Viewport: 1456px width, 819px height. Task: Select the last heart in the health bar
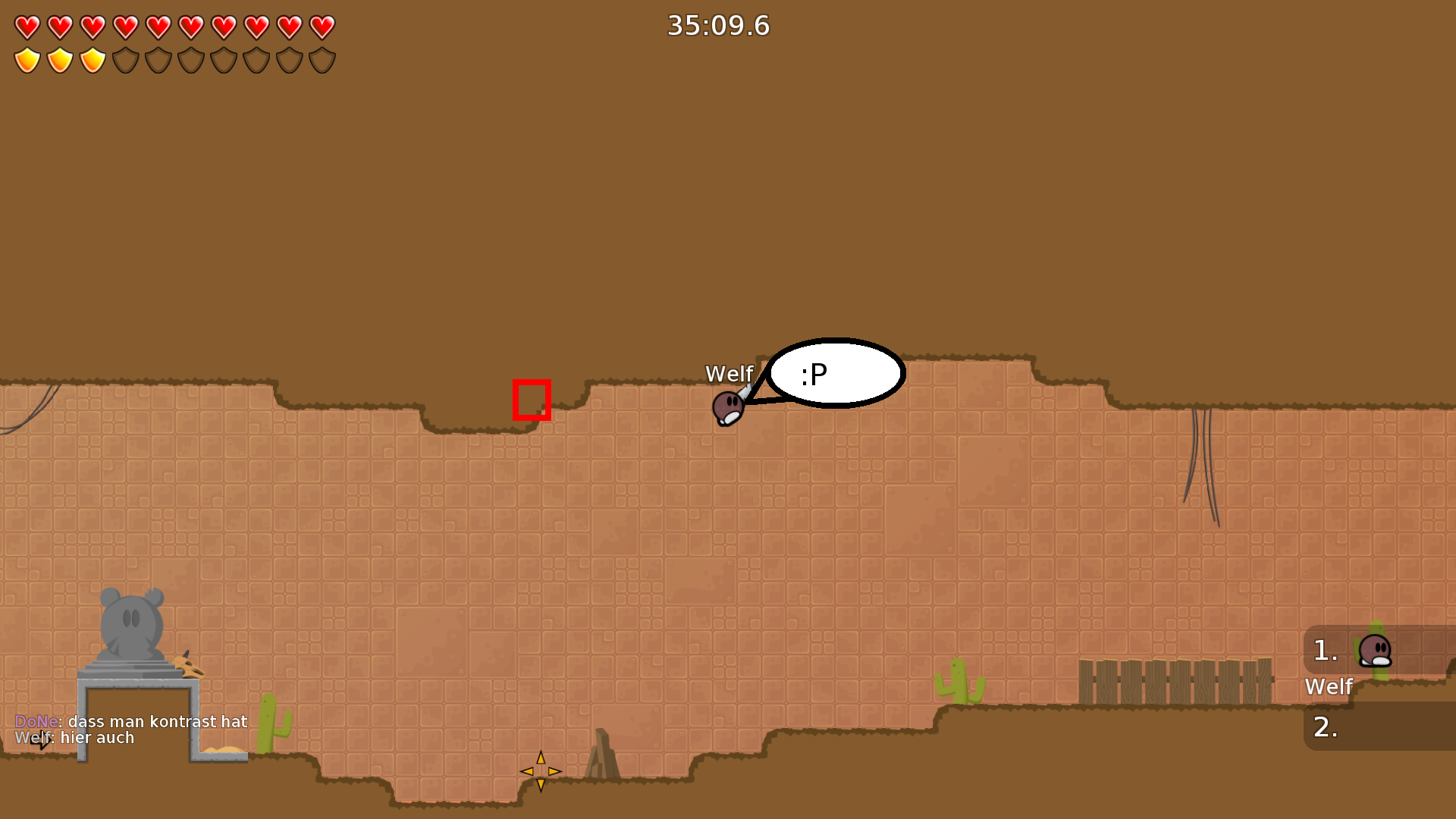[321, 27]
